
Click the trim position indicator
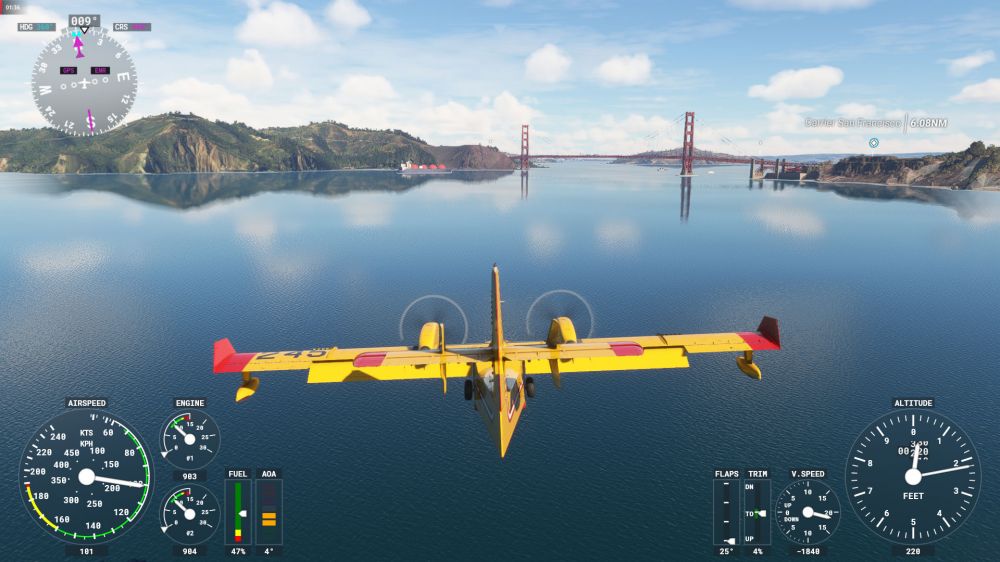click(757, 511)
